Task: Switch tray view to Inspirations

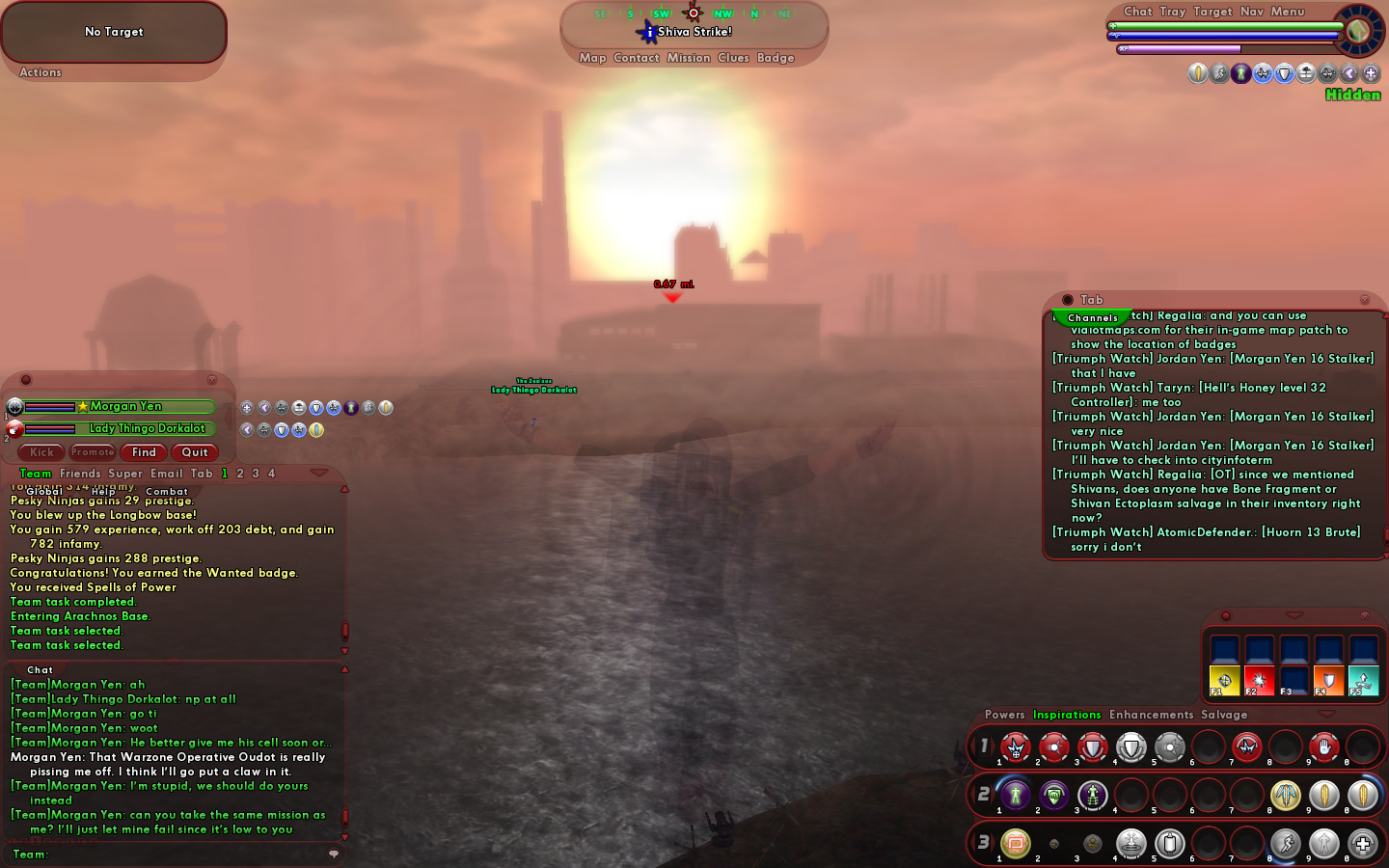Action: click(x=1067, y=715)
